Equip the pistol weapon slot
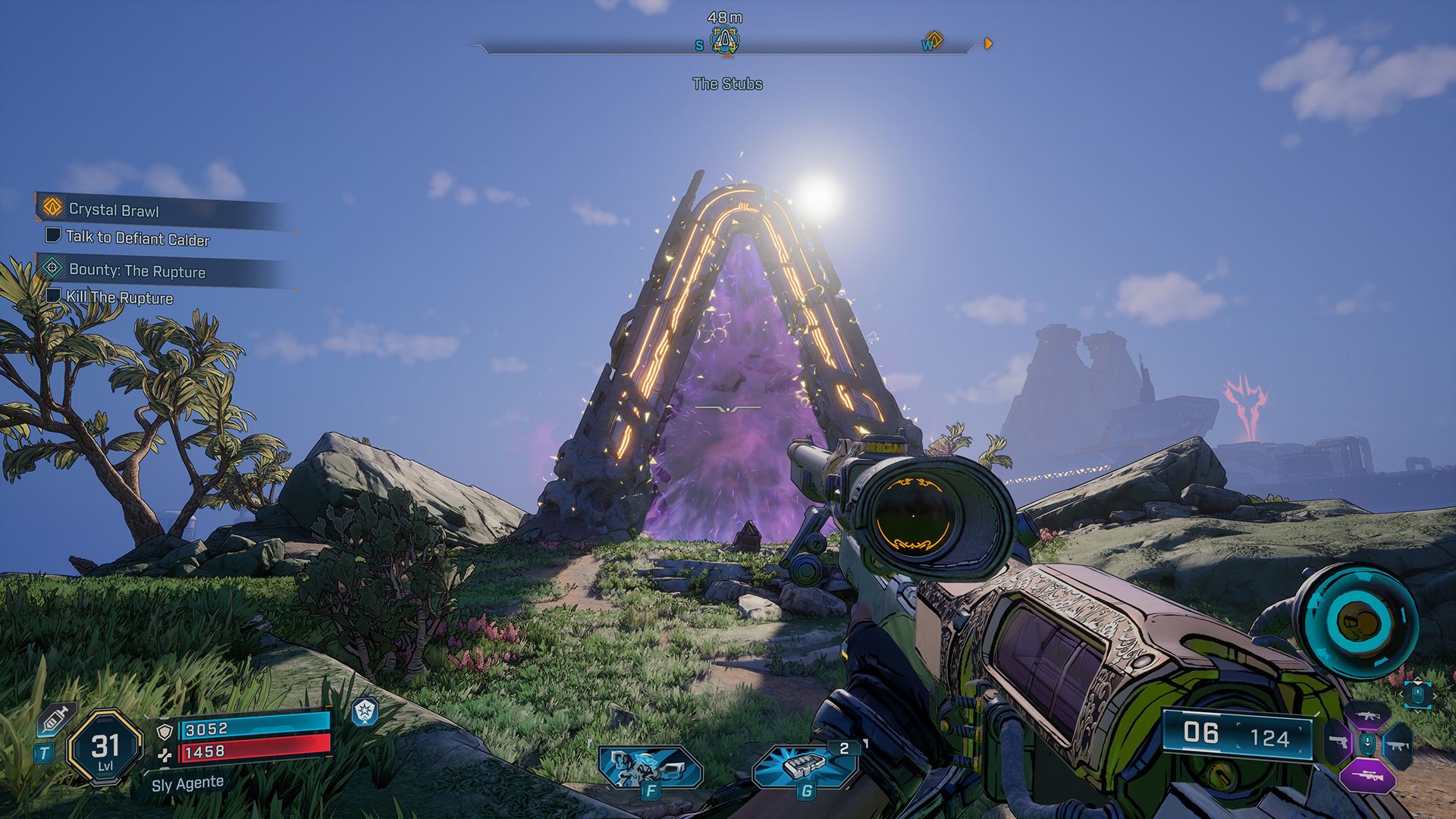Viewport: 1456px width, 819px height. (1338, 742)
